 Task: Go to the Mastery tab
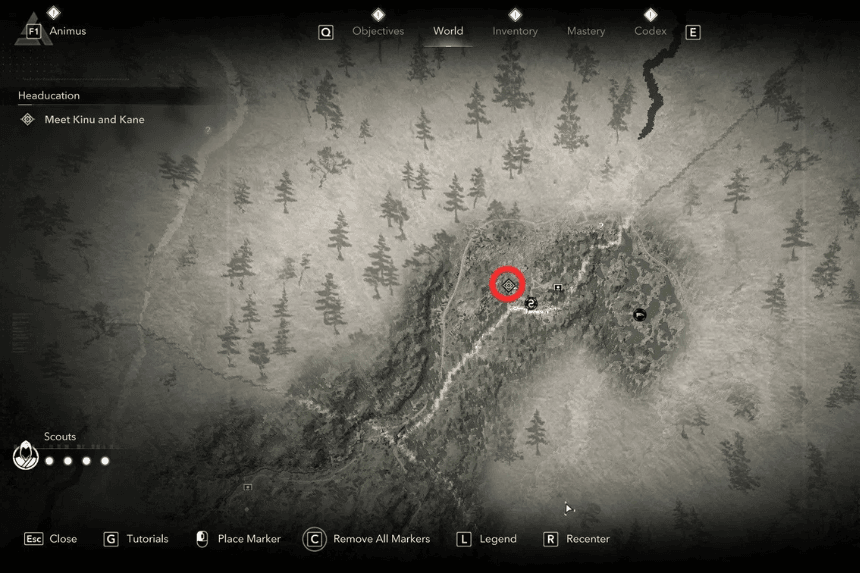[x=586, y=31]
